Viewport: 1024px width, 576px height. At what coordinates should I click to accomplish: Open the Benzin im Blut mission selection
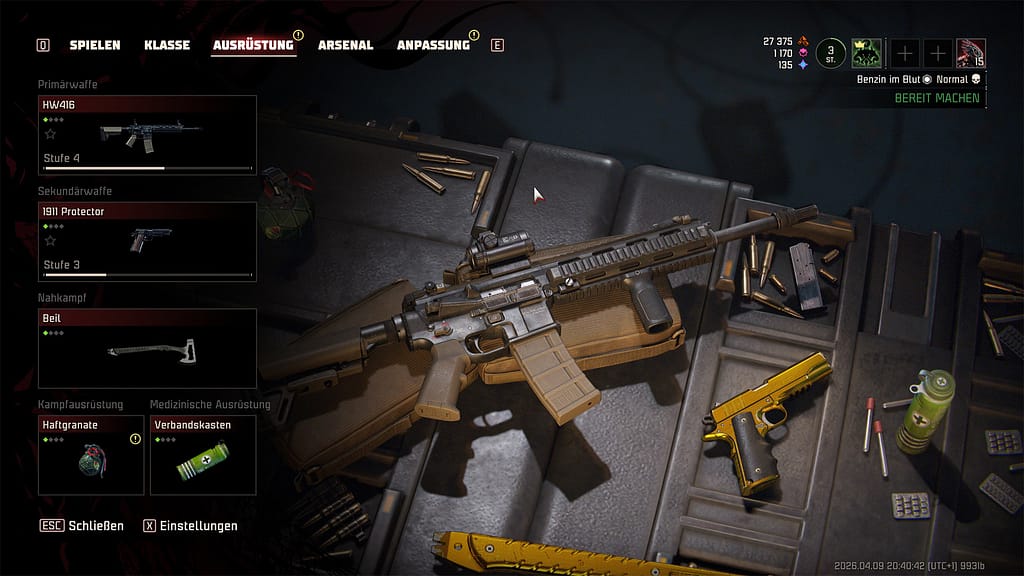click(888, 79)
